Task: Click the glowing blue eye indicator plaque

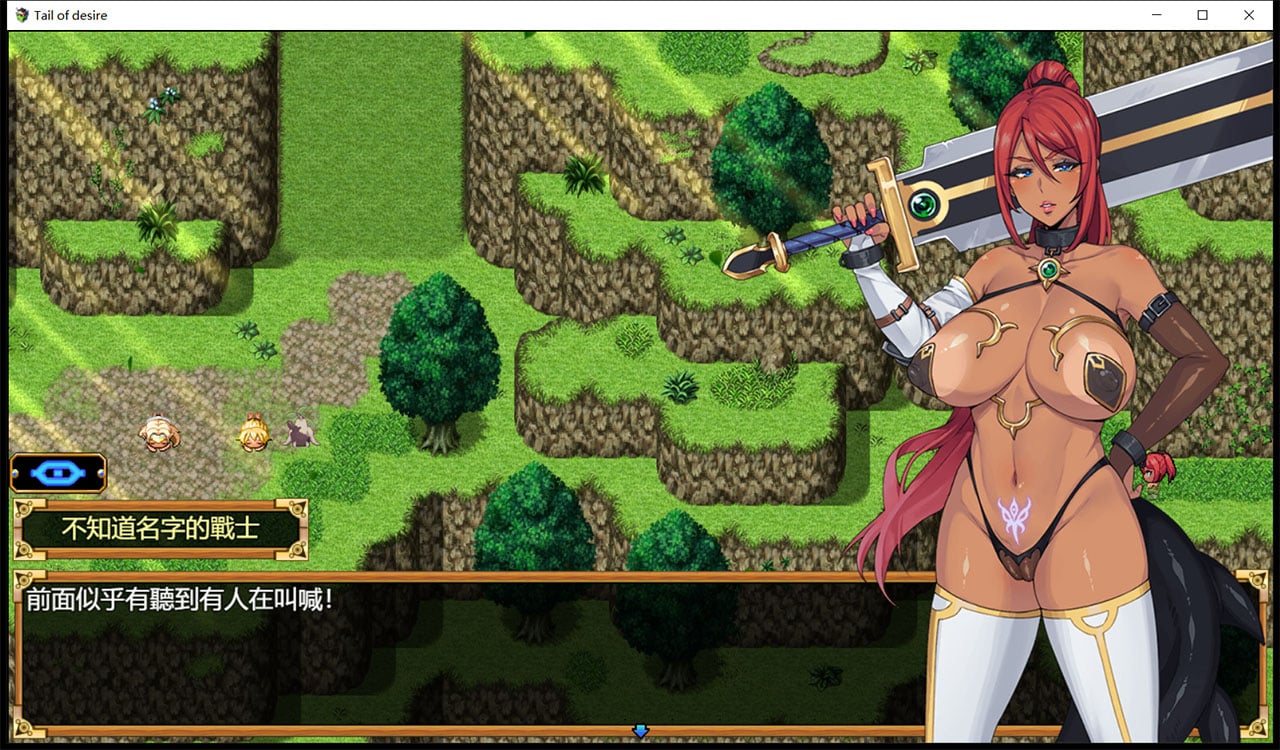Action: coord(57,472)
